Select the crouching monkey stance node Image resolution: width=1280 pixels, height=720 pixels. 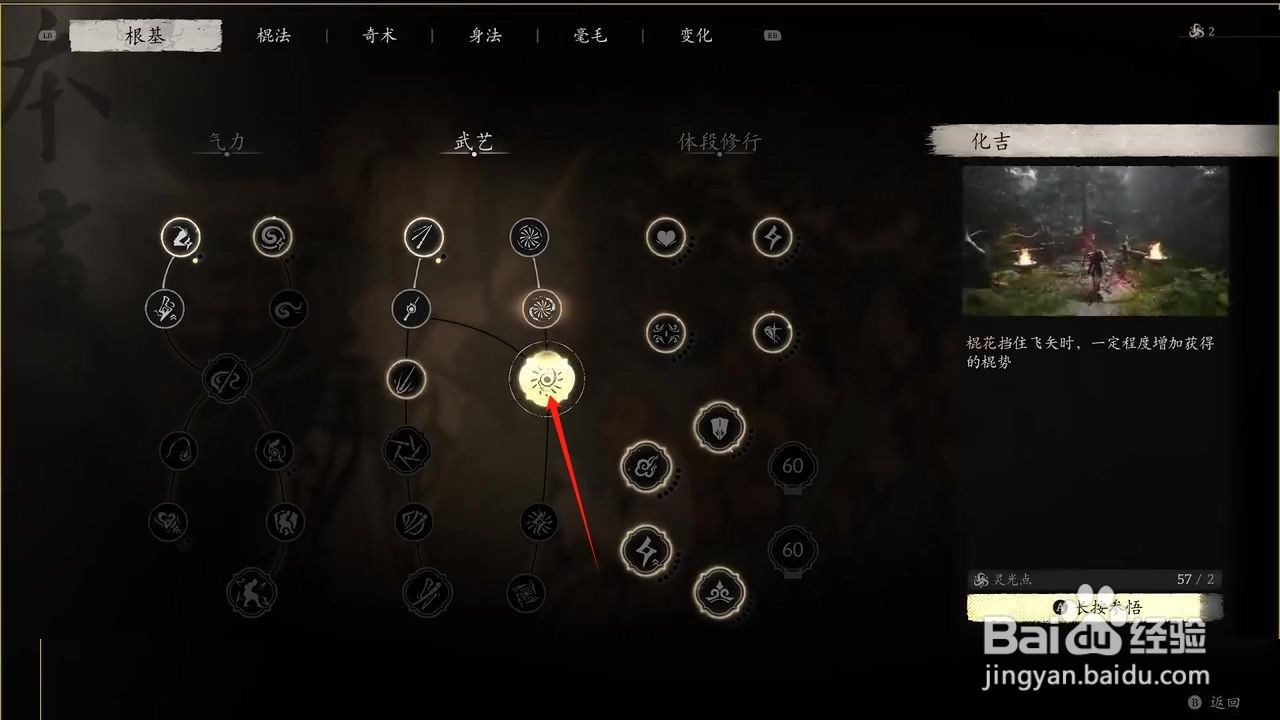point(253,592)
